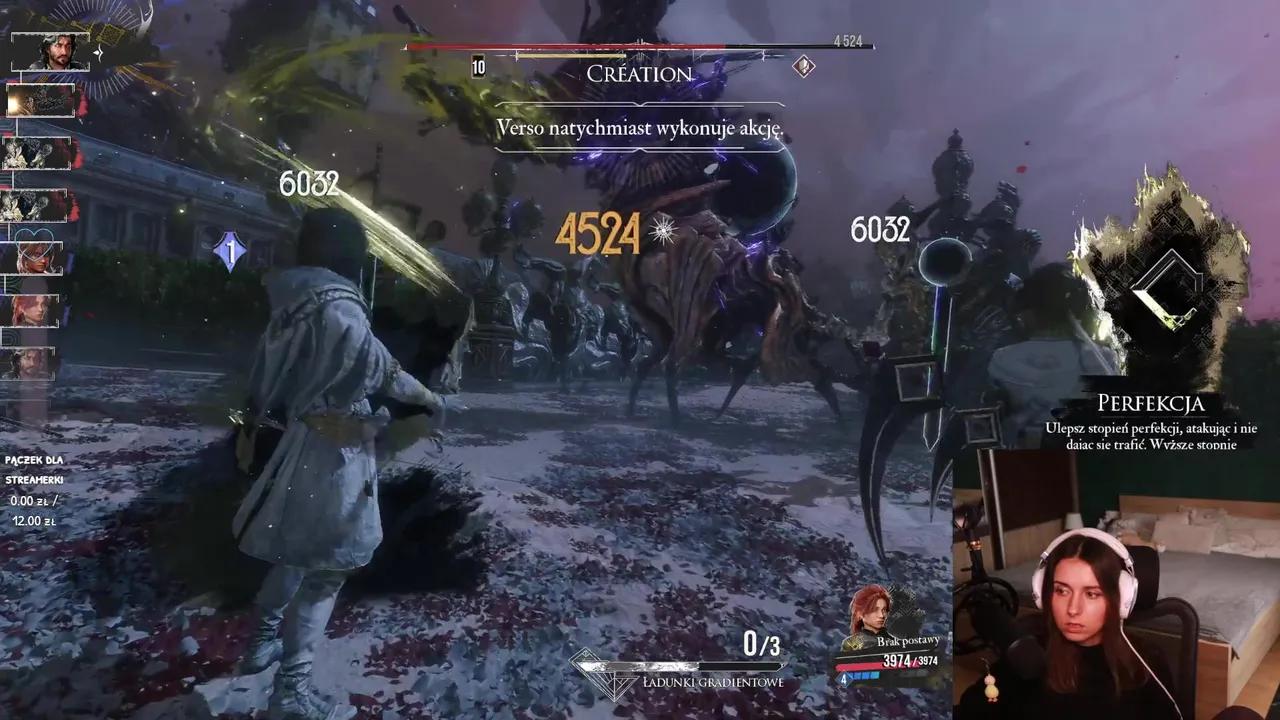Viewport: 1280px width, 720px height.
Task: Select the glowing enemy portrait in turn order
Action: tap(42, 101)
